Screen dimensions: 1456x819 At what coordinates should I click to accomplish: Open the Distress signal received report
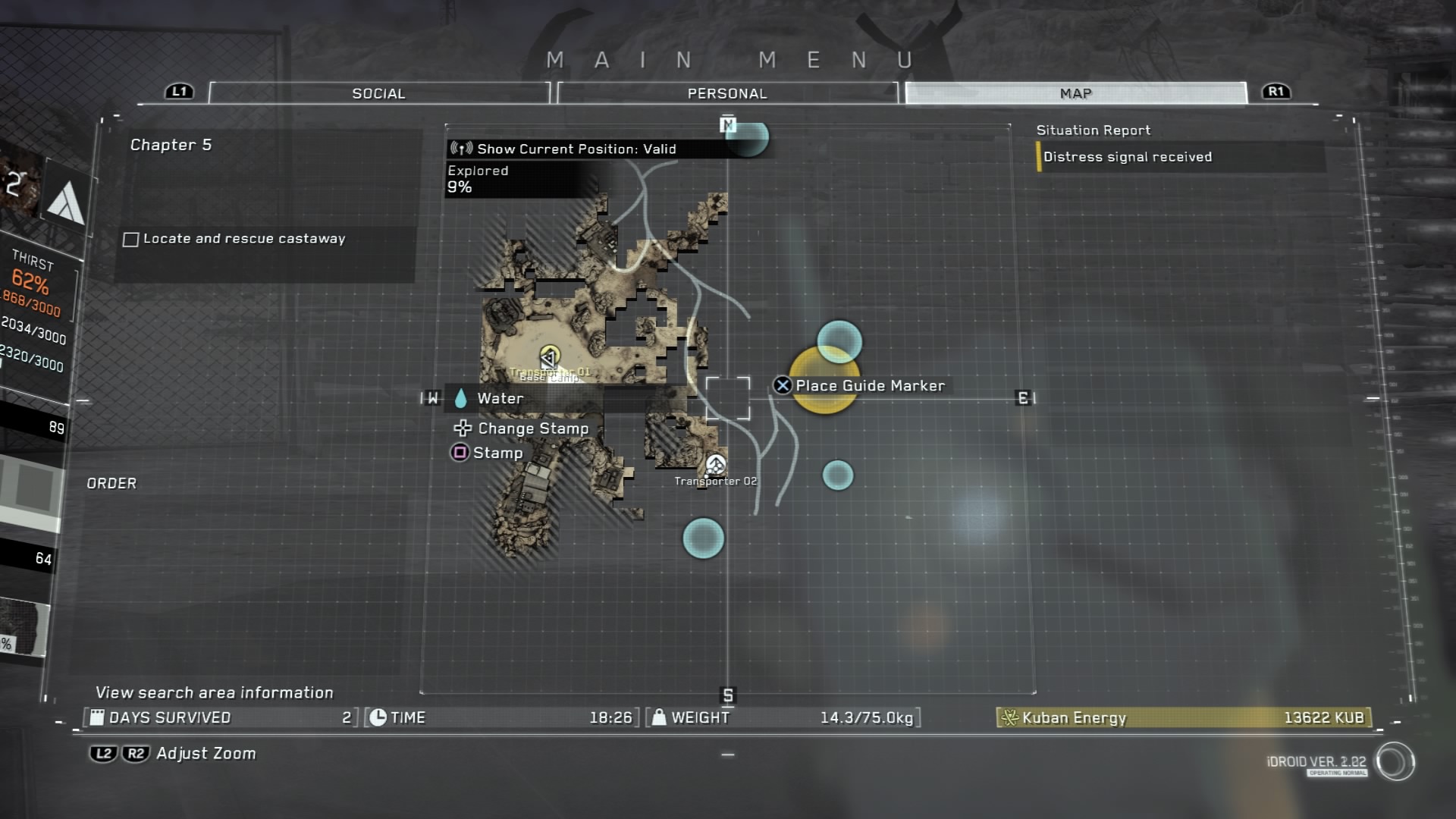coord(1127,157)
